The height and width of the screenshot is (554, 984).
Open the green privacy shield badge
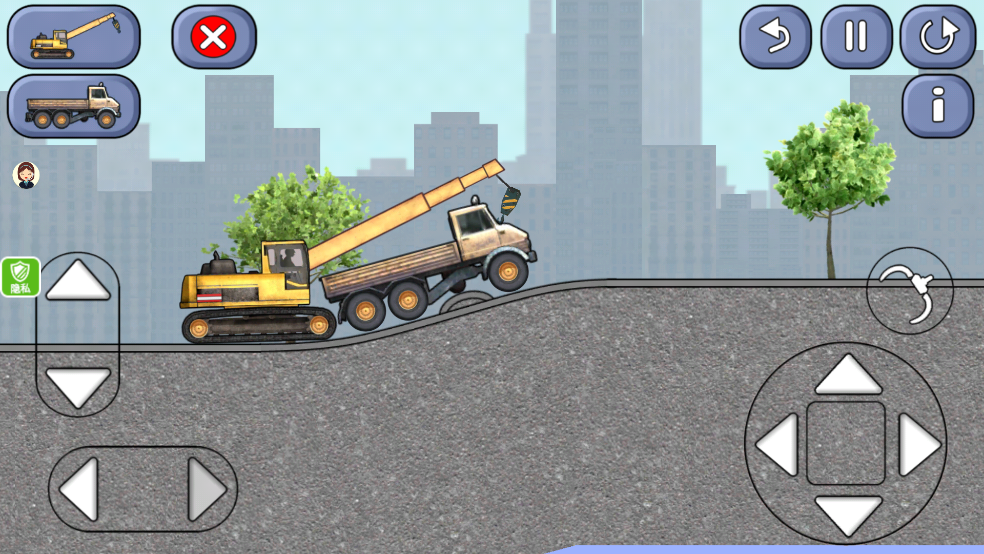[x=20, y=277]
